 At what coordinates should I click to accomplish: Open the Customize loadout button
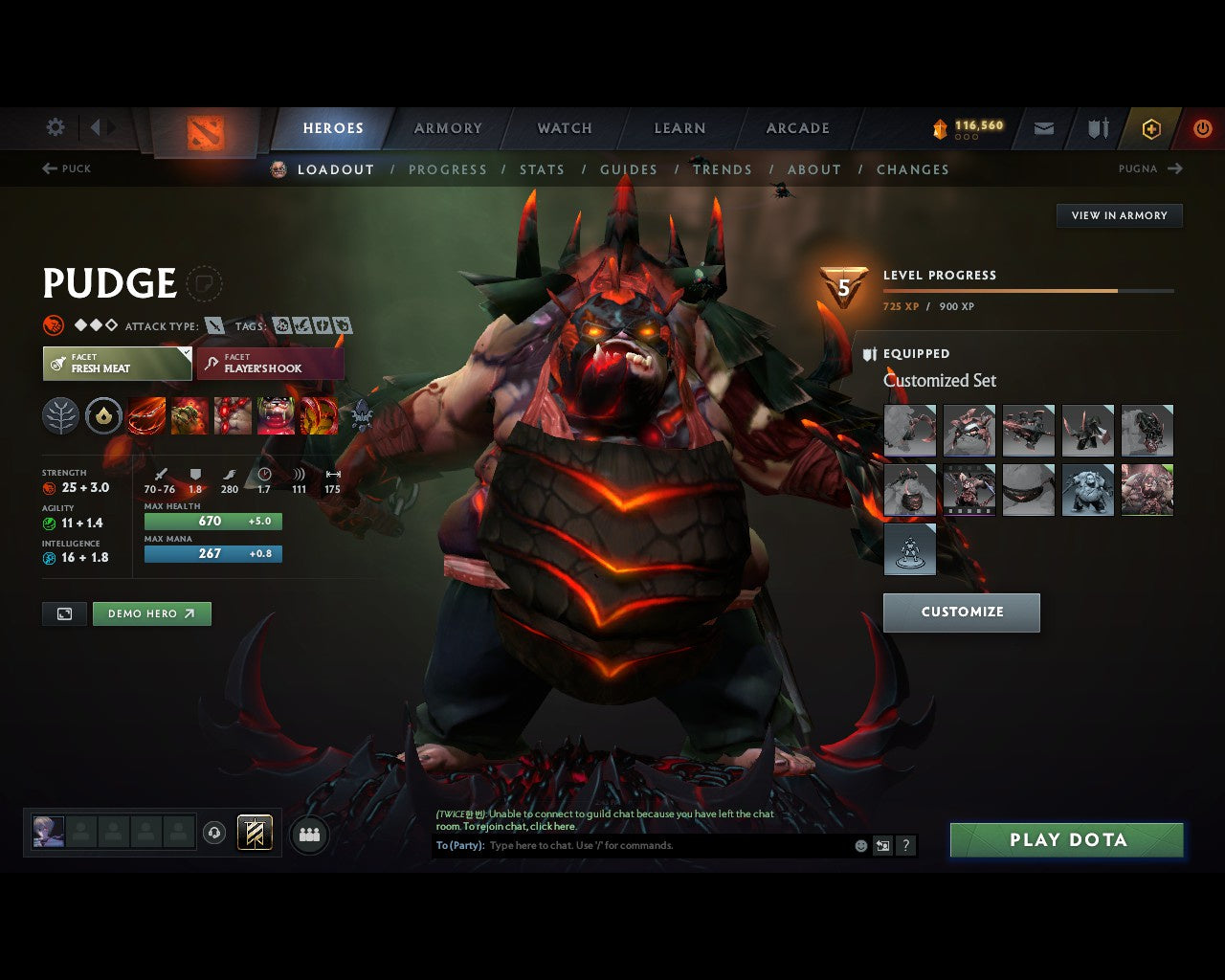tap(961, 612)
